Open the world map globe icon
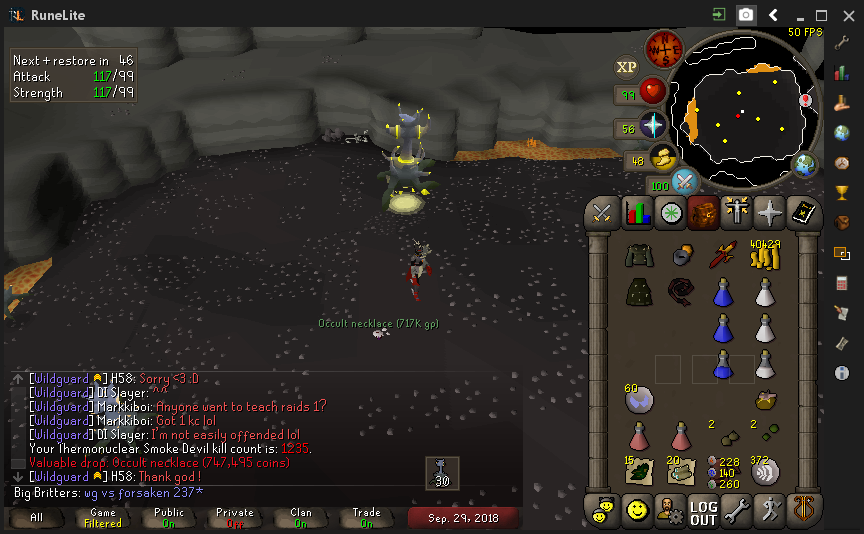Image resolution: width=864 pixels, height=534 pixels. (x=804, y=164)
